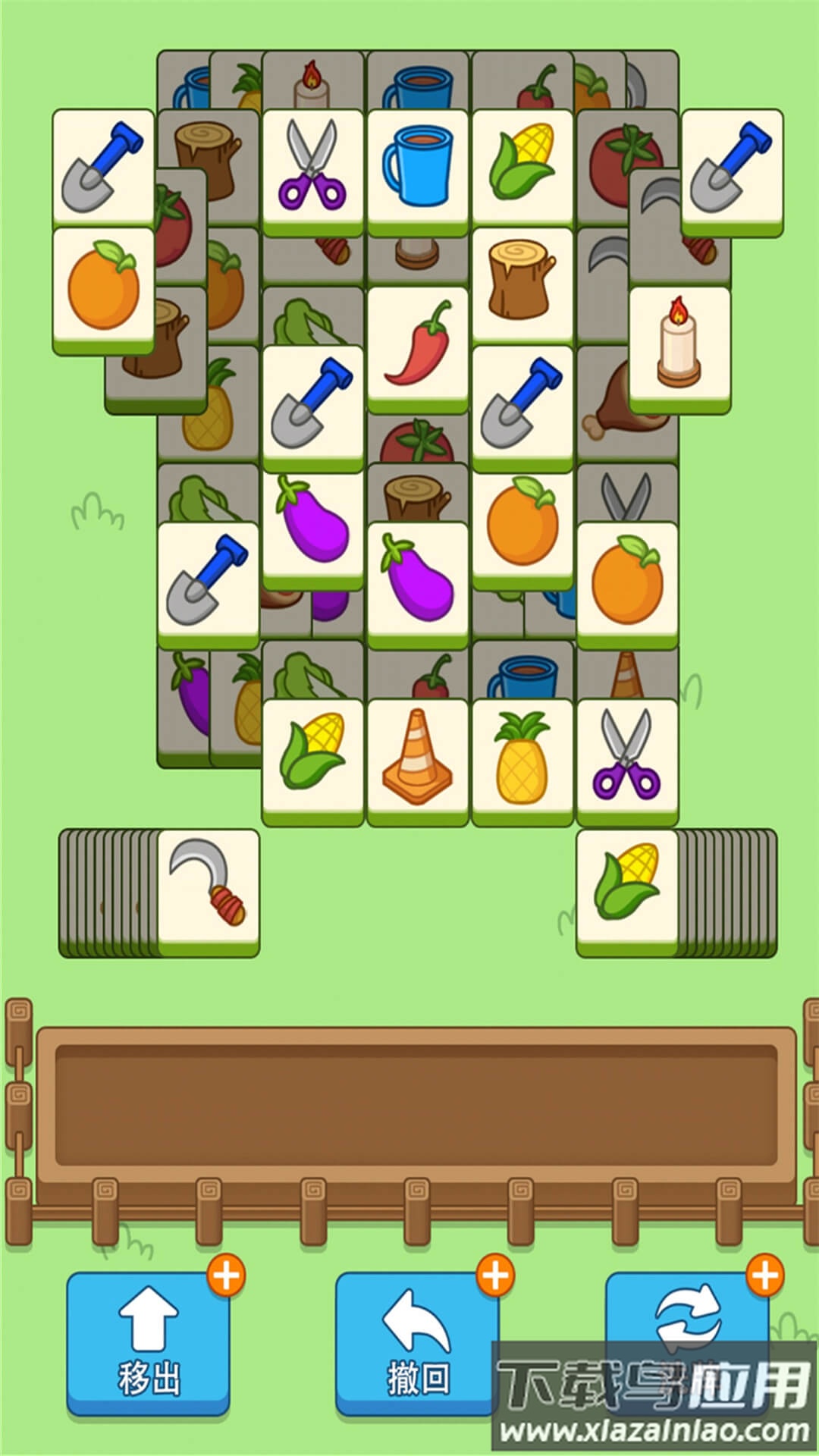This screenshot has height=1456, width=819.
Task: Select the corn tile next to the blue mug
Action: 522,168
